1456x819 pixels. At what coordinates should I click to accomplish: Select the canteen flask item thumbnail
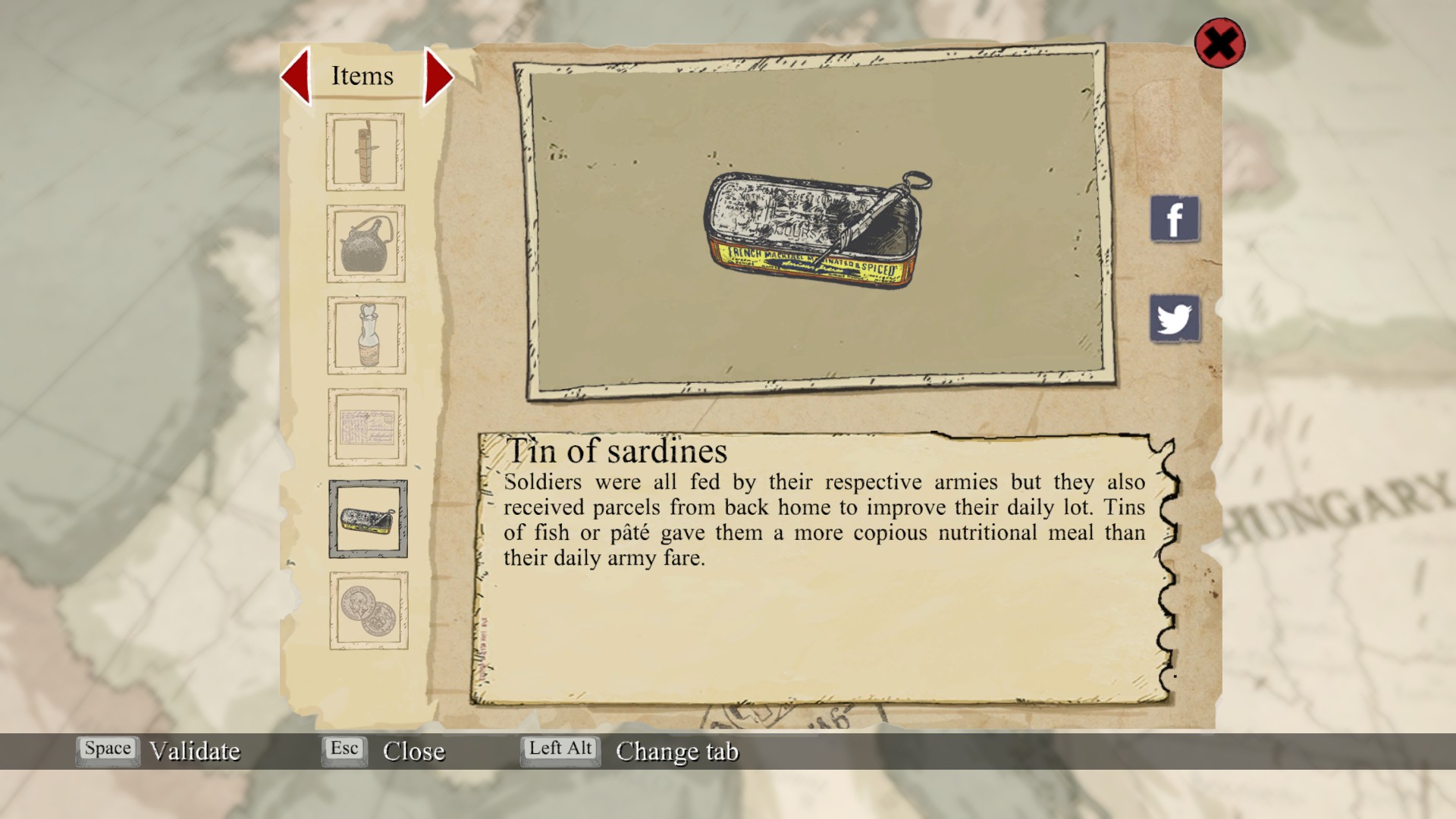(x=366, y=243)
